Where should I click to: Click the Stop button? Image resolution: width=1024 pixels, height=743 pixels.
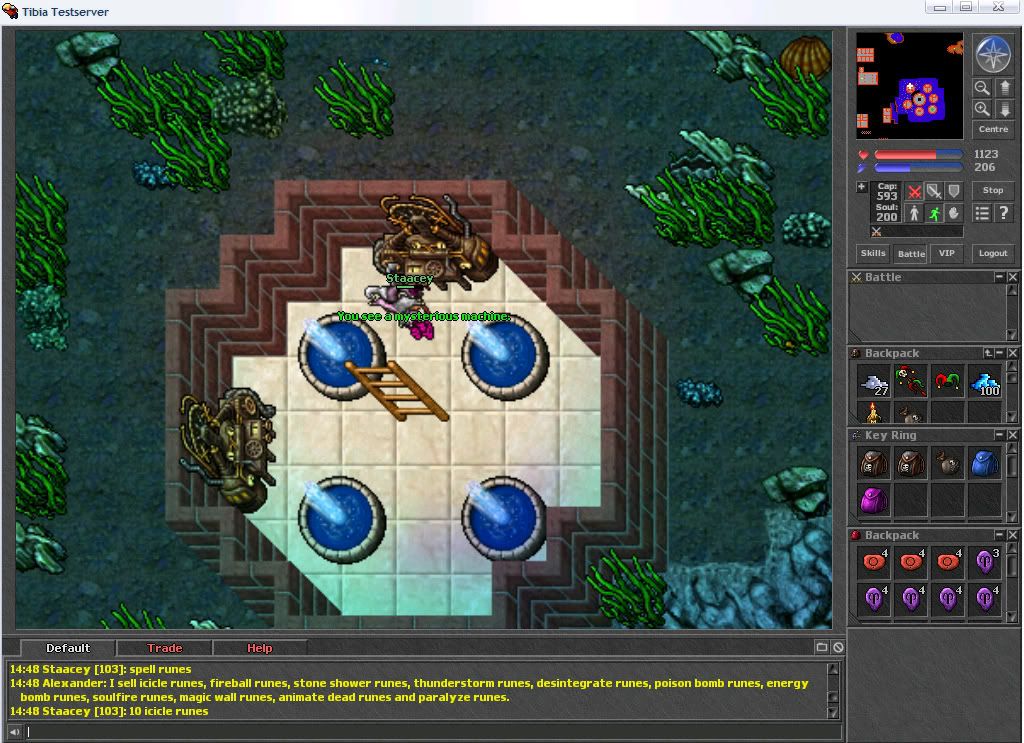992,190
